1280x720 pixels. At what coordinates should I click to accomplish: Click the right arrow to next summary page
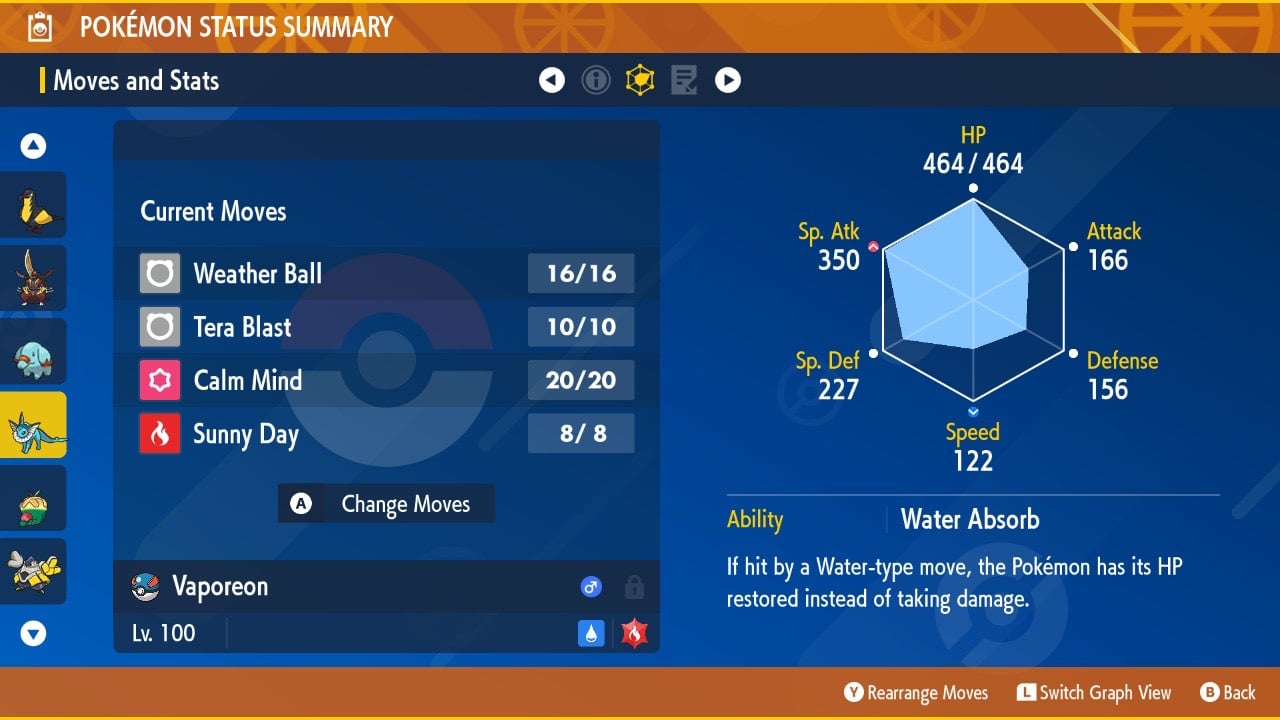728,80
